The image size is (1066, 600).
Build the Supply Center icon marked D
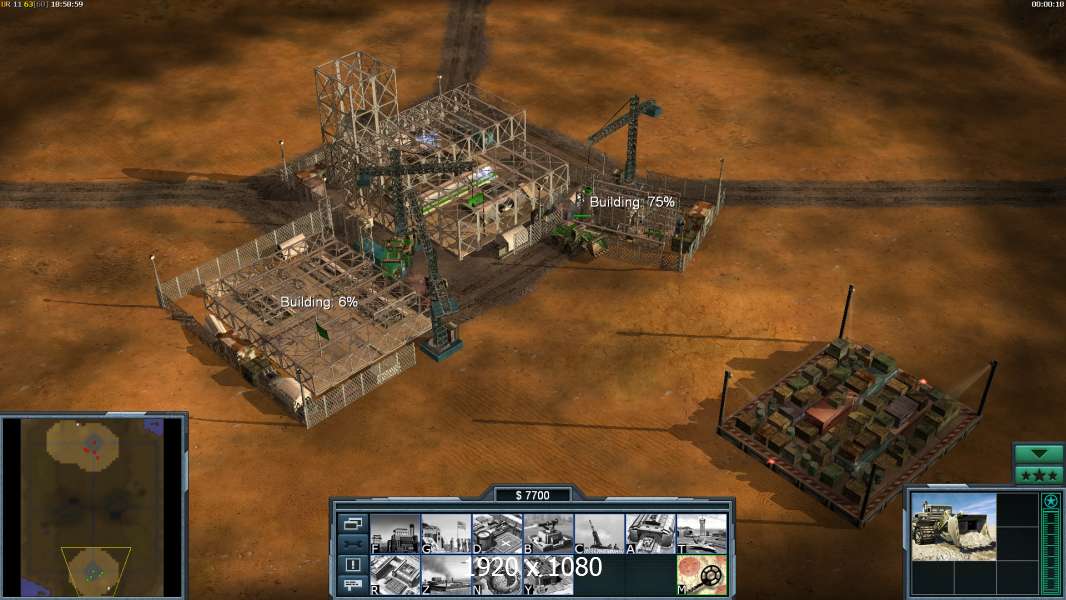pos(497,533)
